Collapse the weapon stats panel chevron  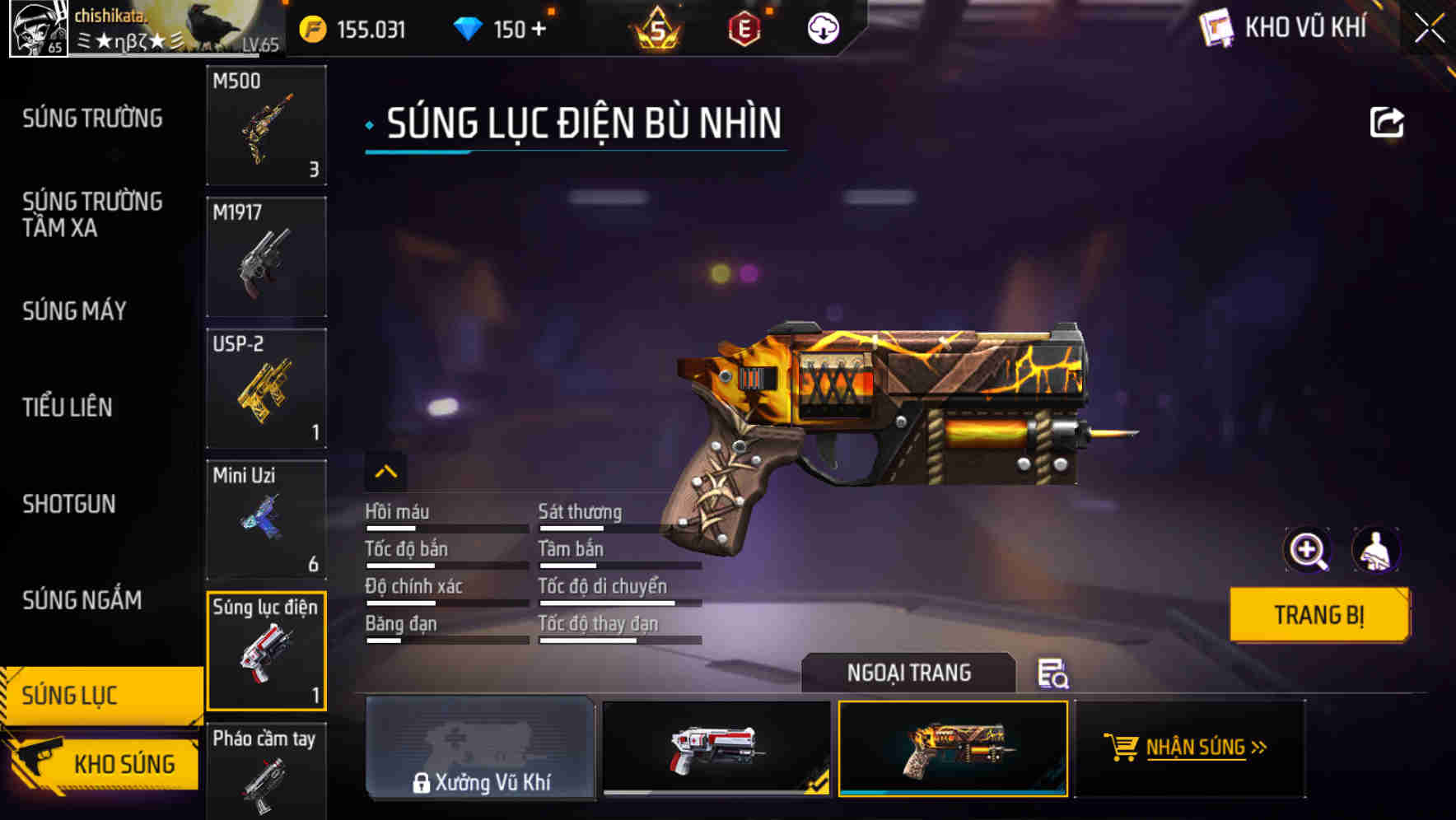pyautogui.click(x=385, y=472)
